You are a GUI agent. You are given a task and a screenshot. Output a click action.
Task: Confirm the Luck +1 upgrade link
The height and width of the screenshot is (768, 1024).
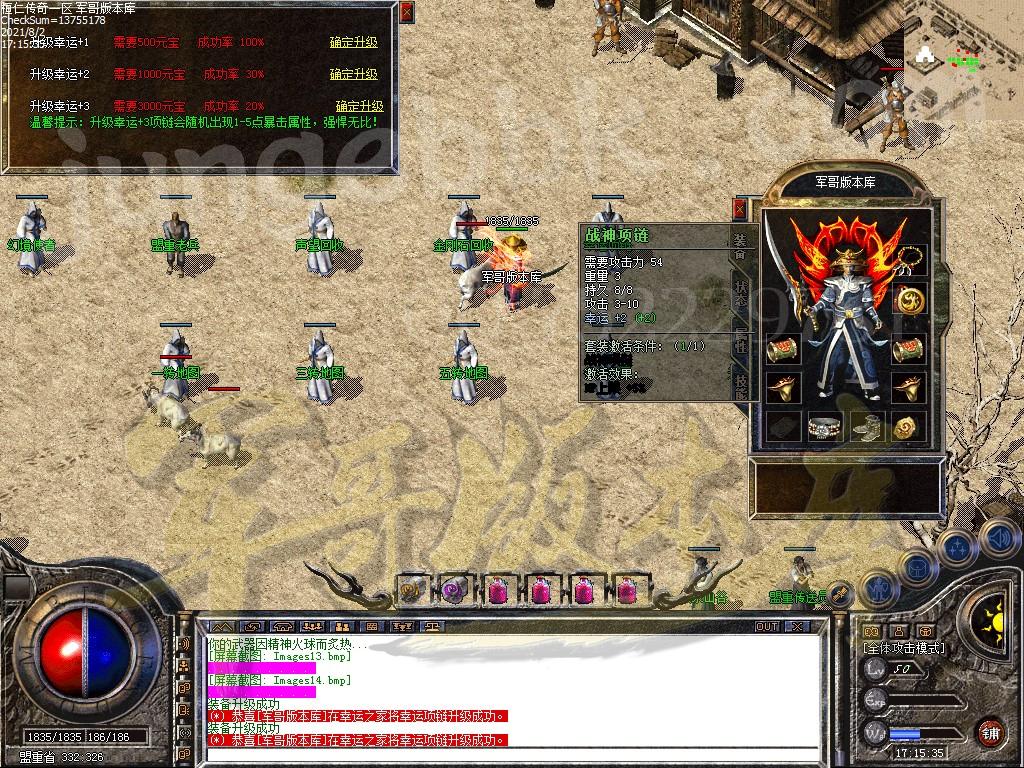pos(353,43)
